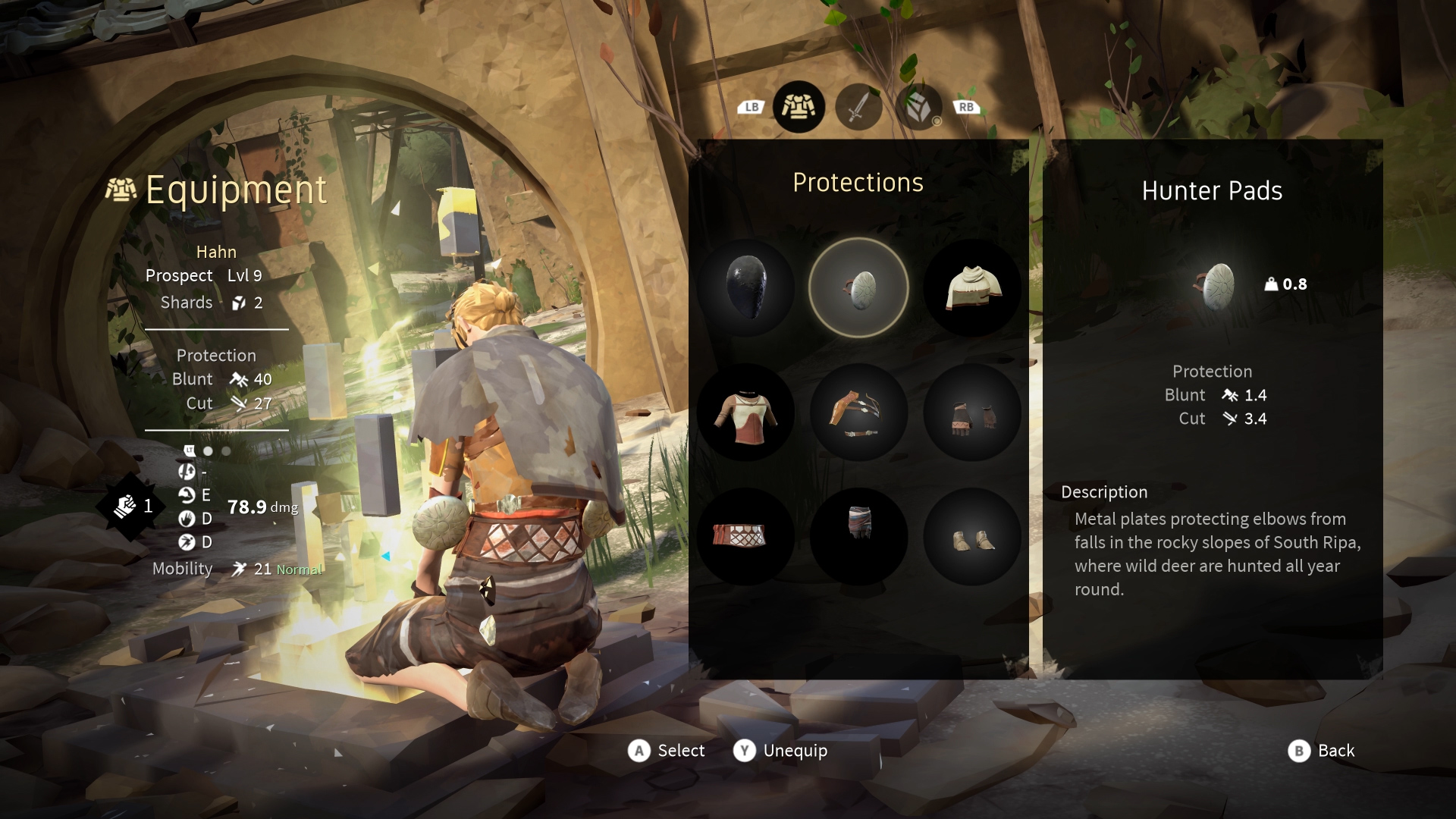
Task: Switch to the armor equipment tab
Action: 799,107
